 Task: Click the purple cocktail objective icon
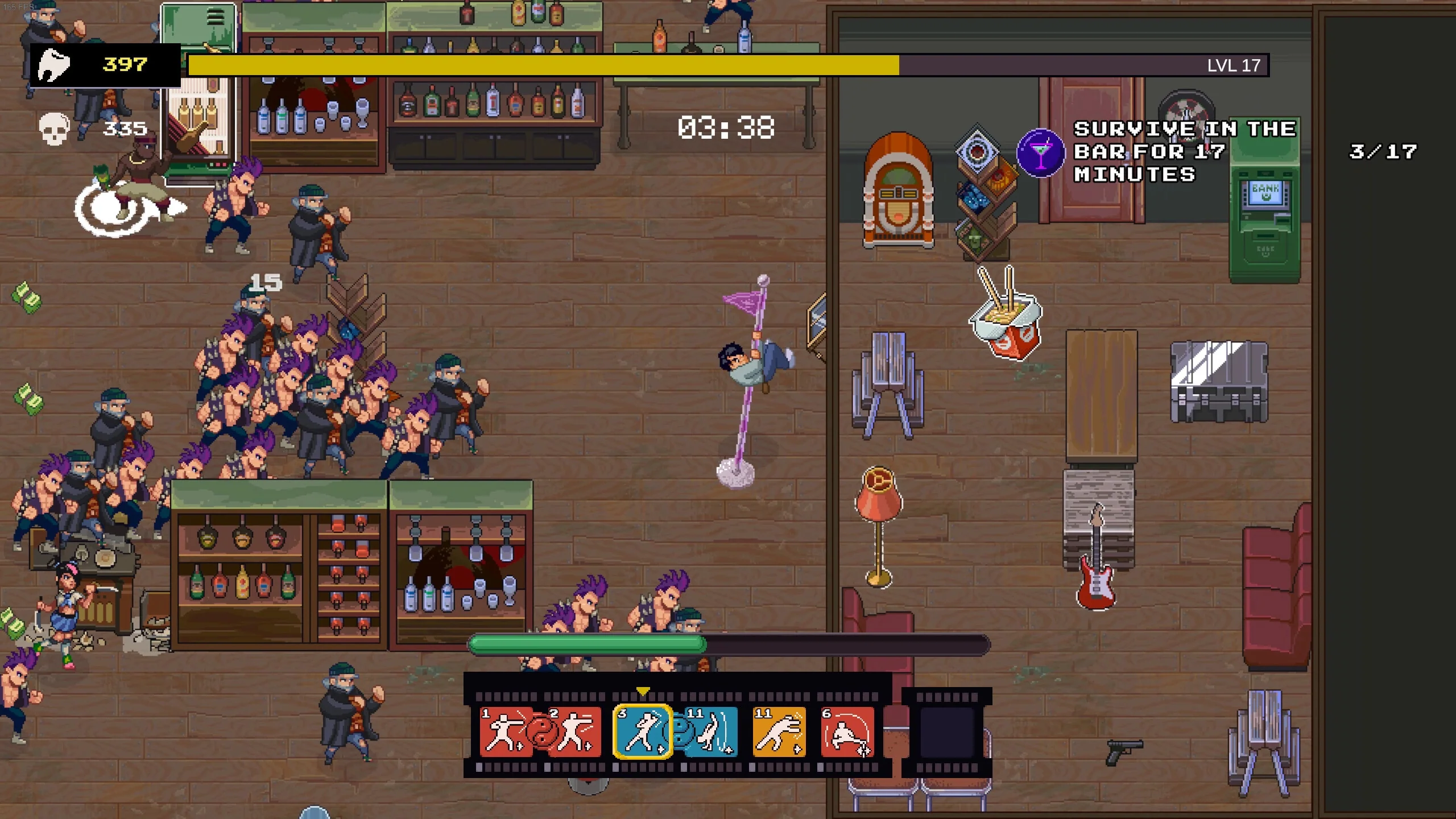[1041, 152]
